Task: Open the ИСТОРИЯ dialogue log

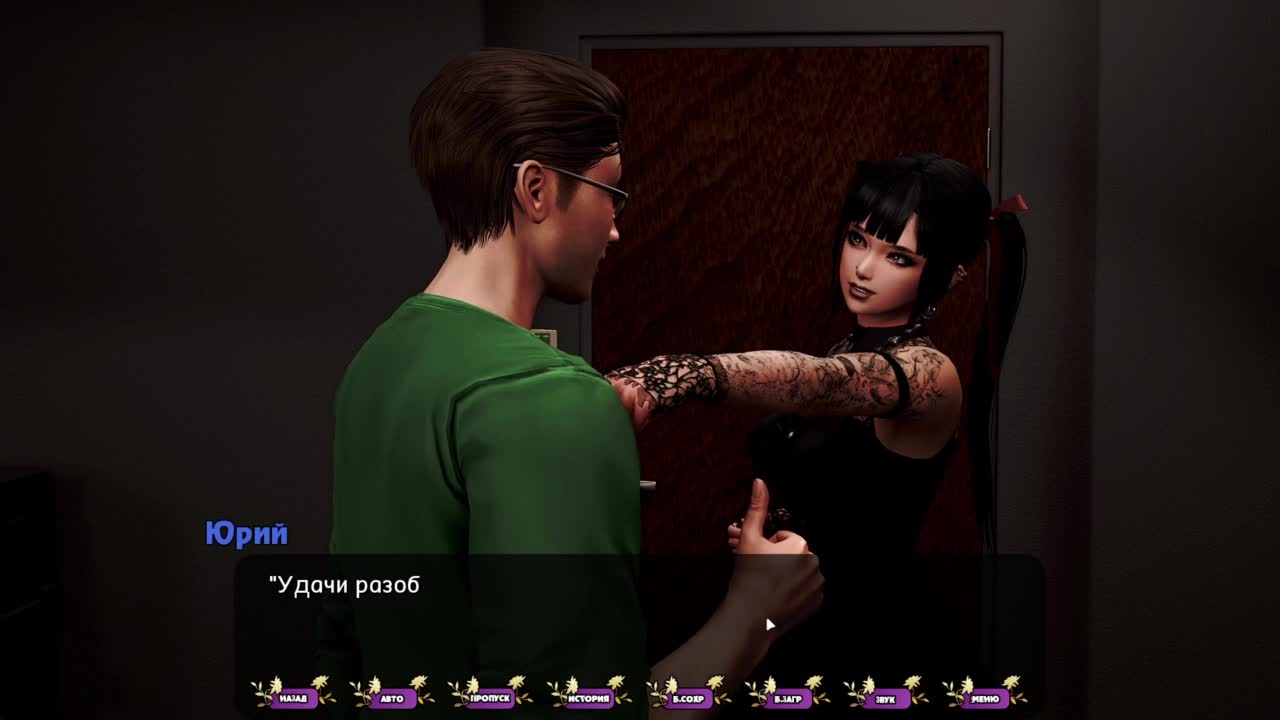Action: click(589, 698)
